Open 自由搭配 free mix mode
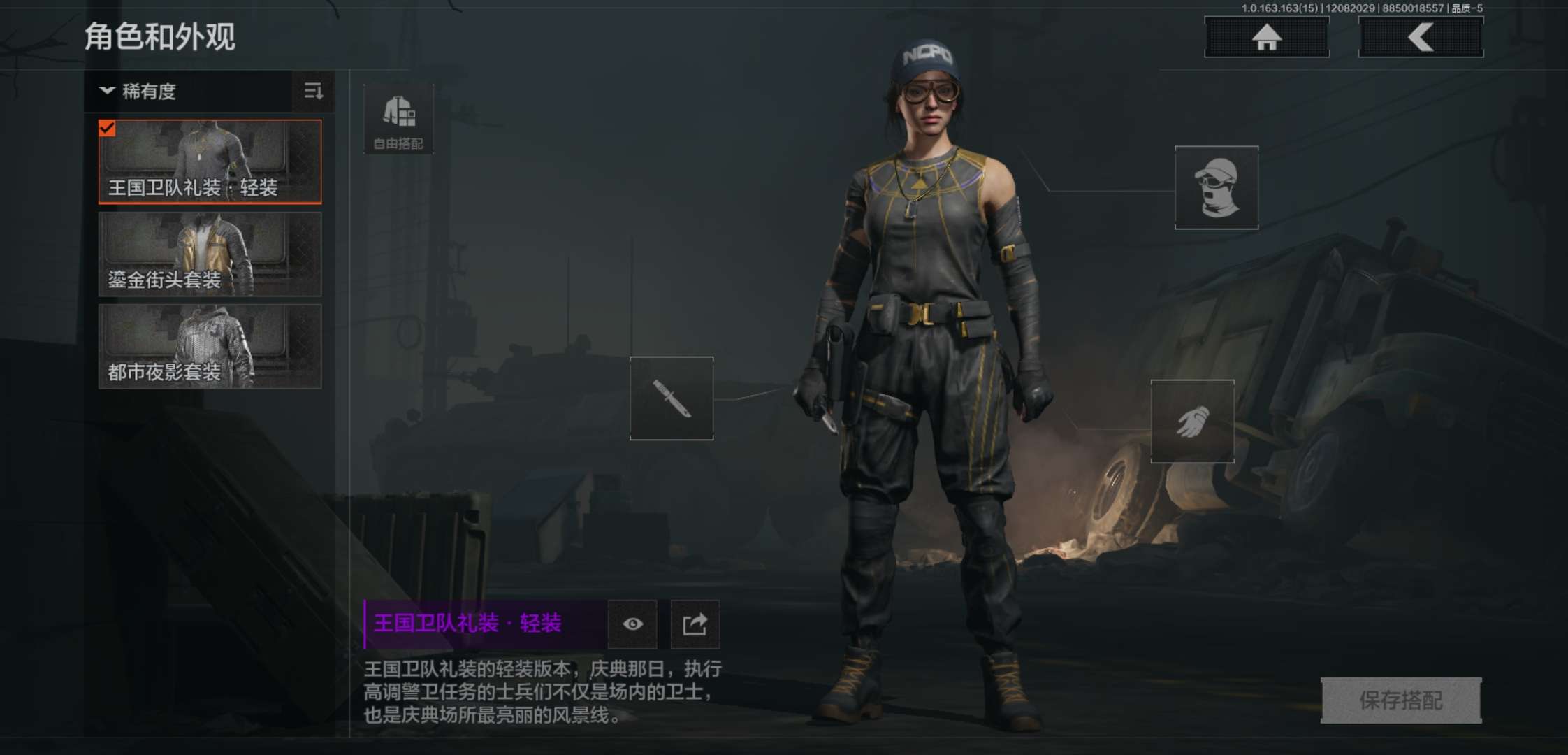The image size is (1568, 755). pyautogui.click(x=398, y=120)
